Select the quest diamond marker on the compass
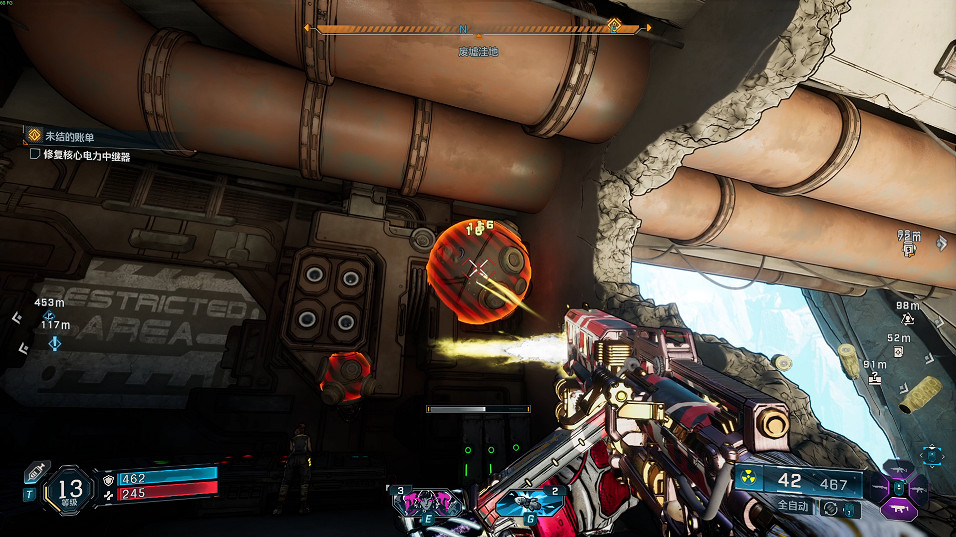Image resolution: width=956 pixels, height=537 pixels. pos(614,28)
